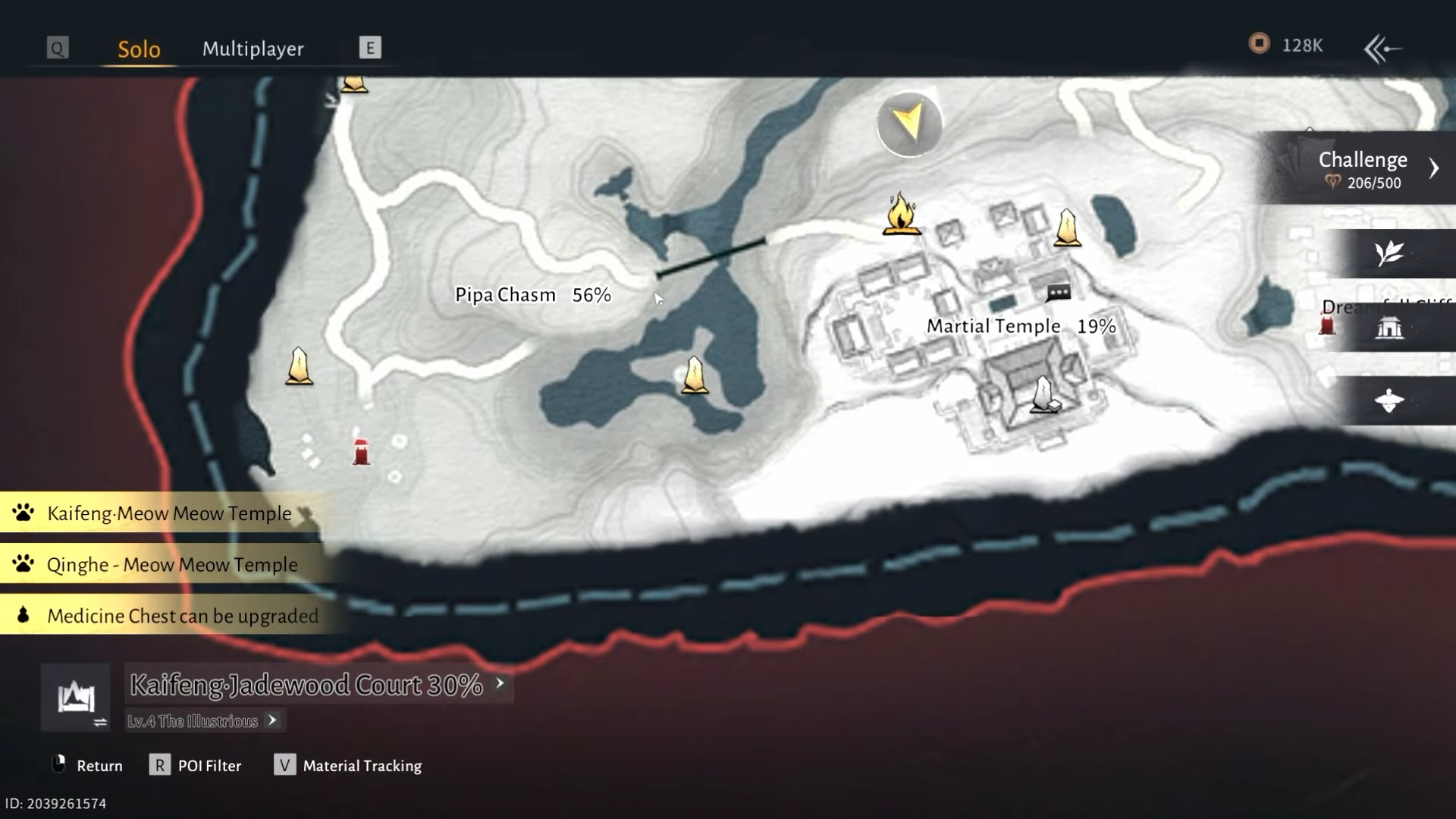Expand the Lv.4 The Illustrious reputation details

pyautogui.click(x=271, y=720)
